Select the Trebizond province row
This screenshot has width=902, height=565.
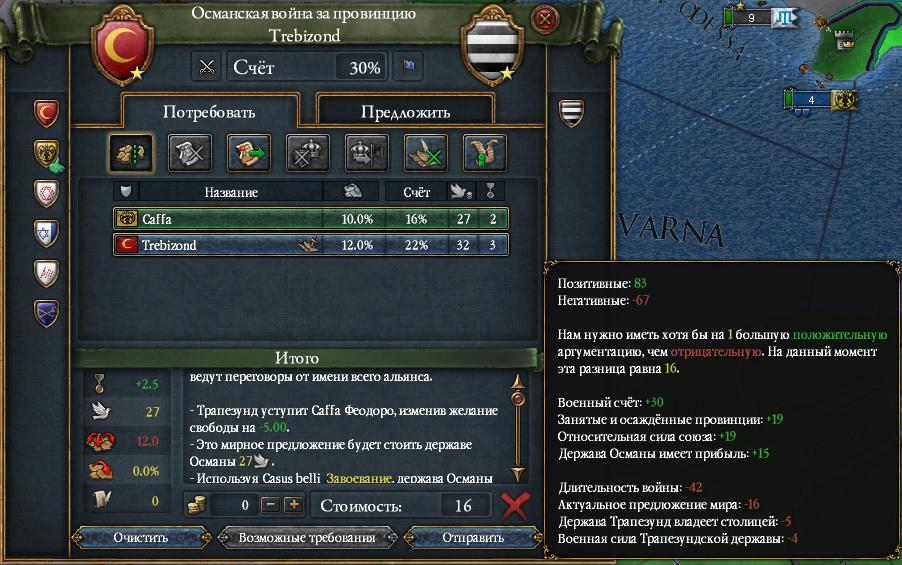310,245
